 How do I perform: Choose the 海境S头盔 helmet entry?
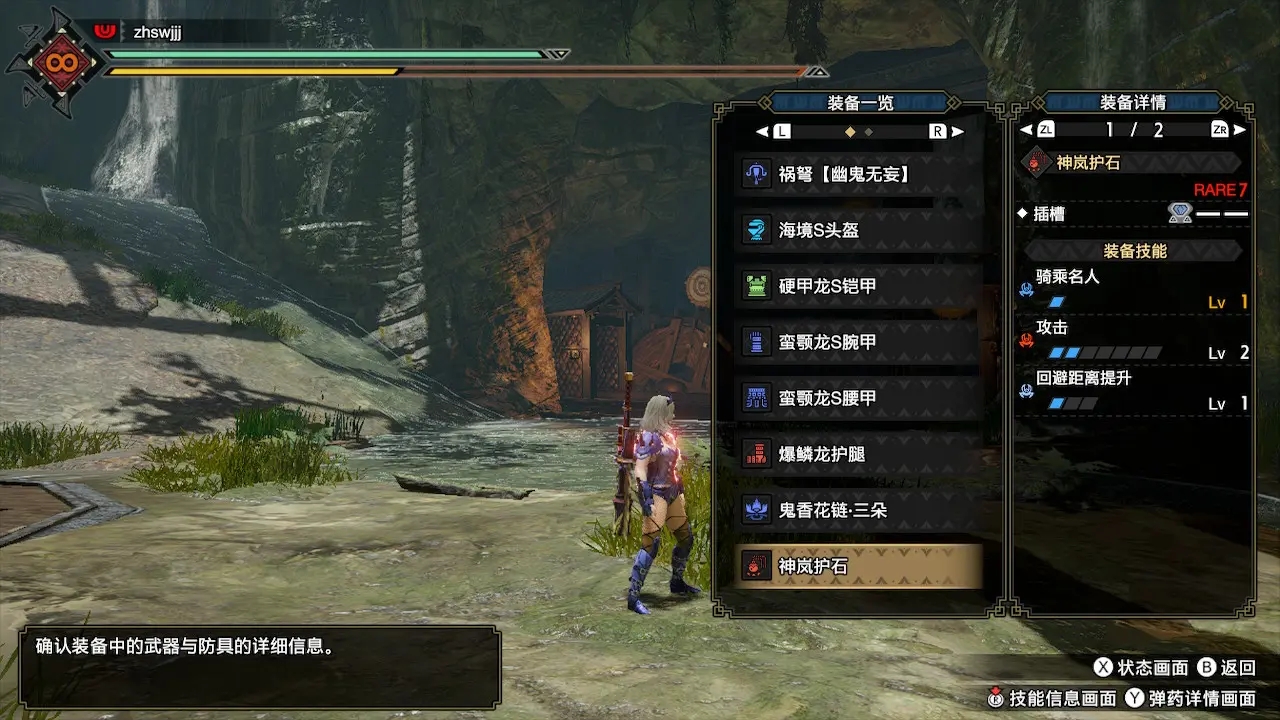[858, 230]
